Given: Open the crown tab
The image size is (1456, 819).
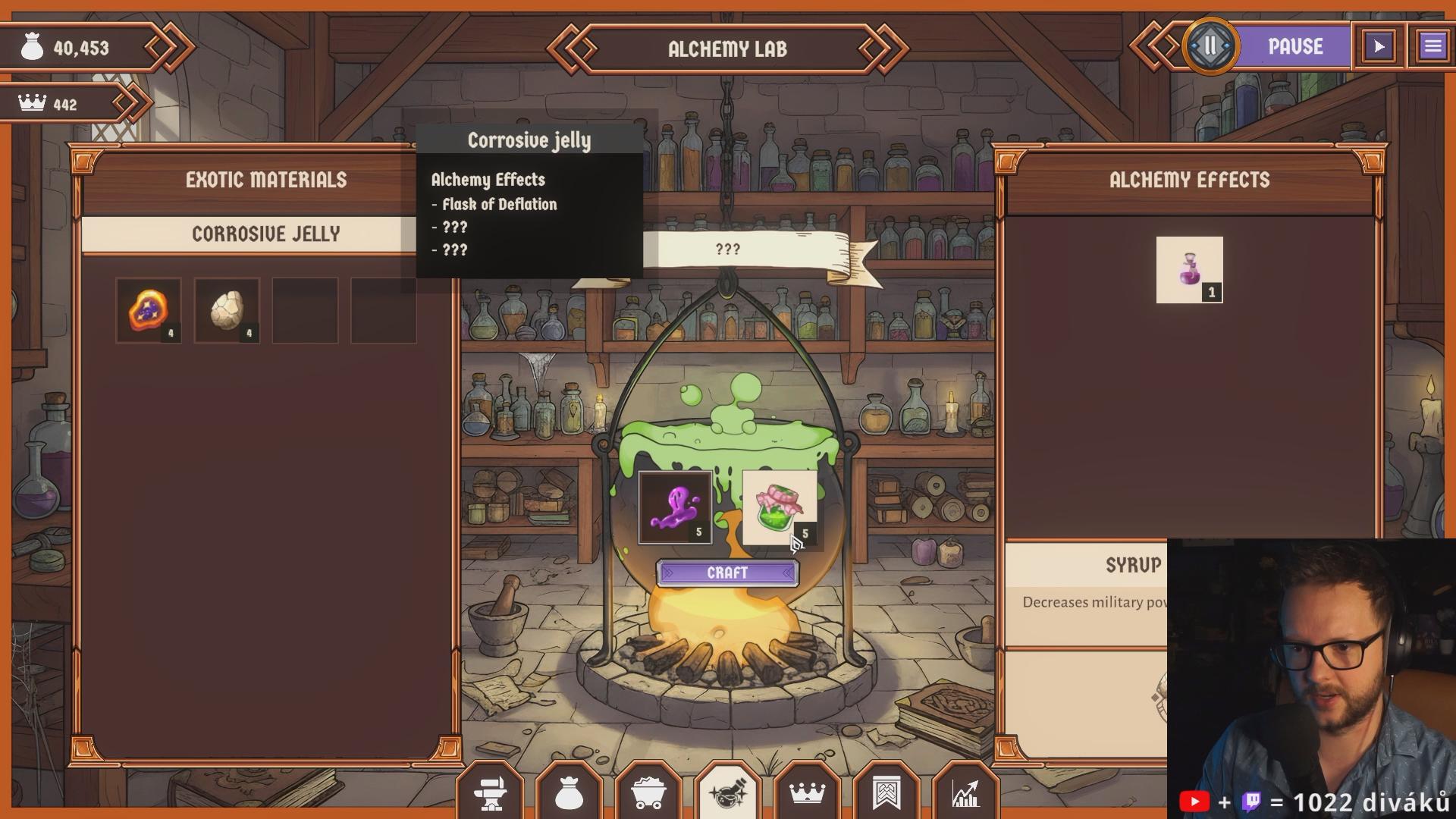Looking at the screenshot, I should 807,793.
